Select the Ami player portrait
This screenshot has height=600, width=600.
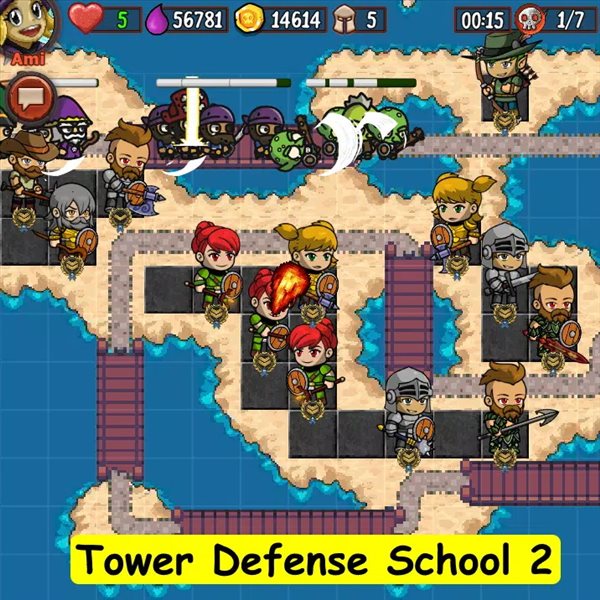[x=27, y=27]
